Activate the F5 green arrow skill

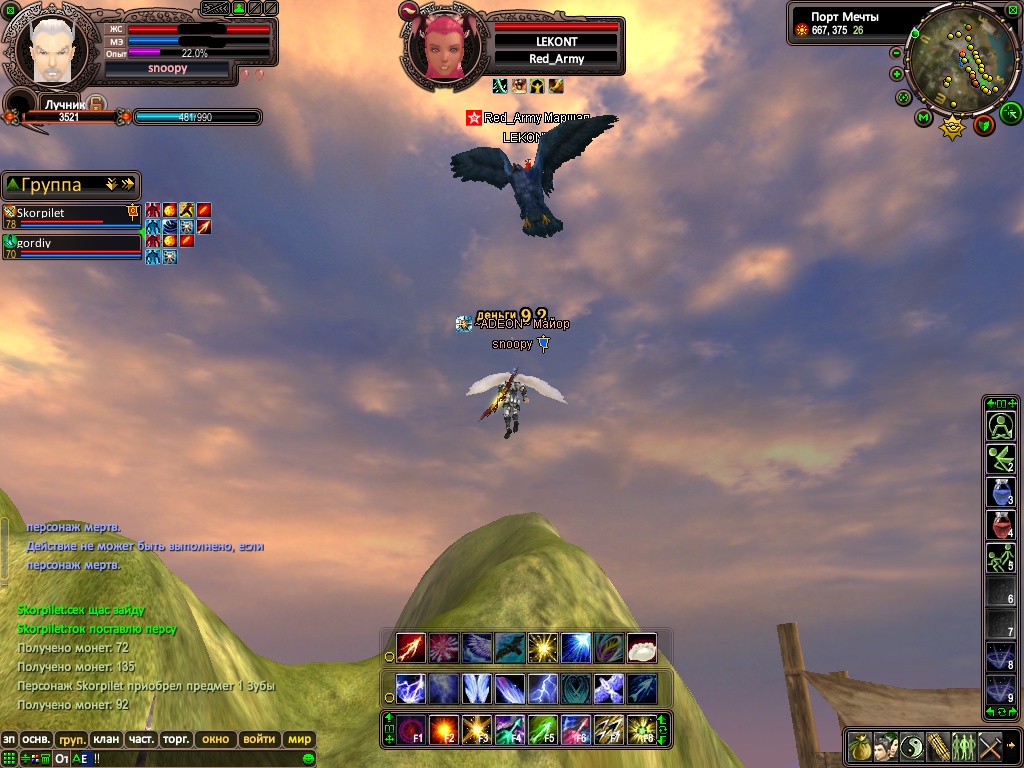pos(542,727)
